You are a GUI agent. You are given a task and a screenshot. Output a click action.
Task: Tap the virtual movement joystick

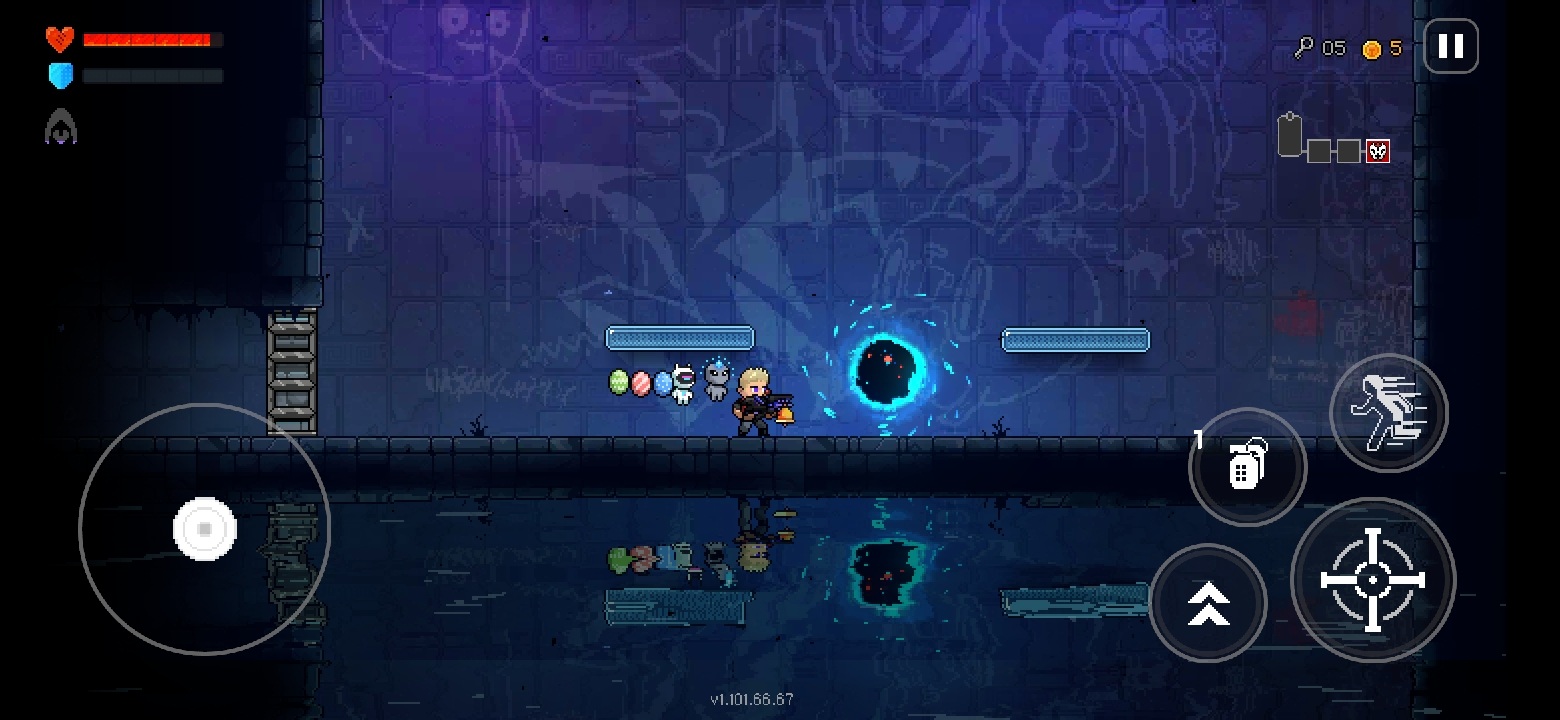tap(205, 528)
